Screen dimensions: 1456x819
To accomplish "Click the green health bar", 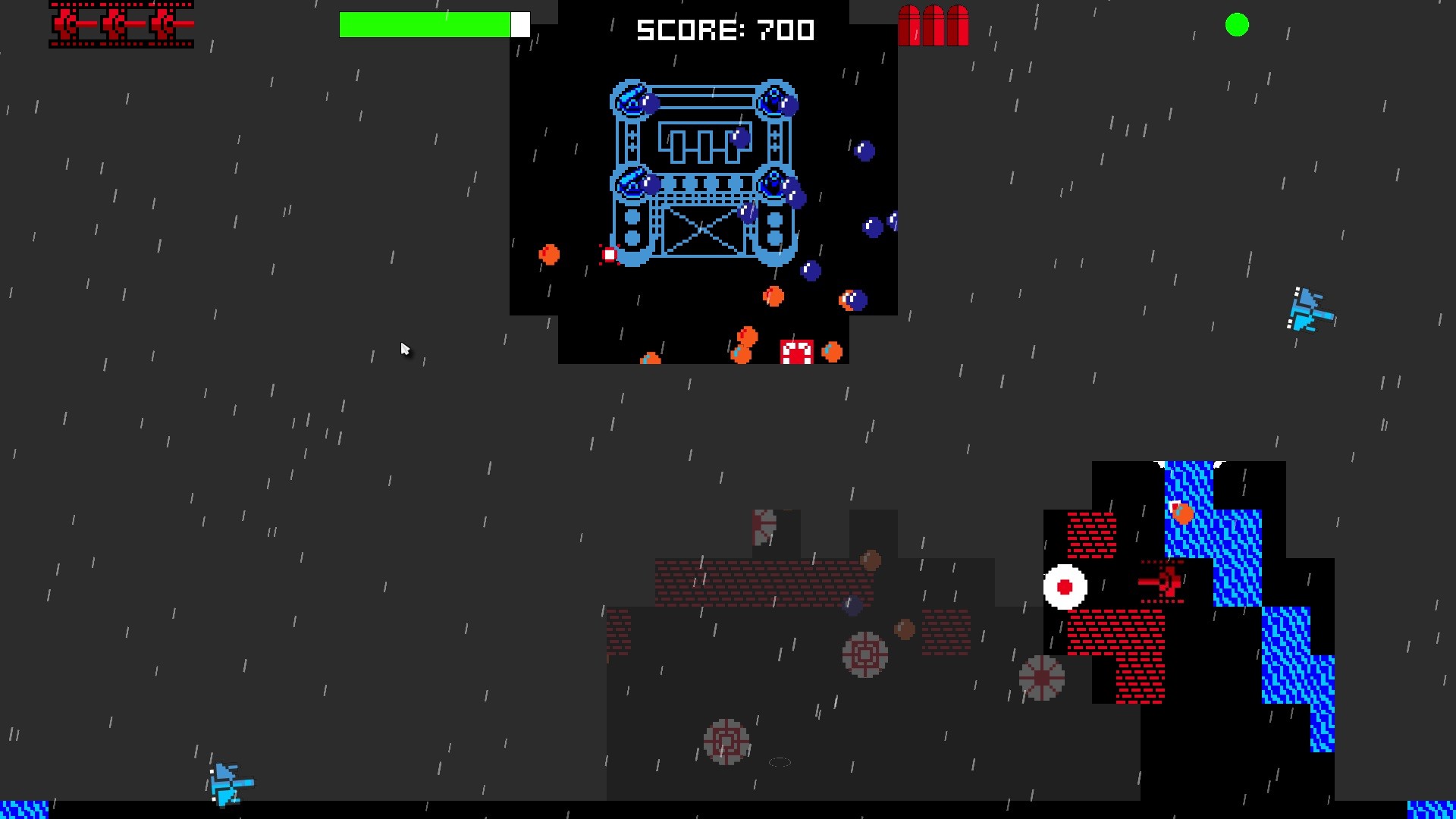I will (425, 24).
